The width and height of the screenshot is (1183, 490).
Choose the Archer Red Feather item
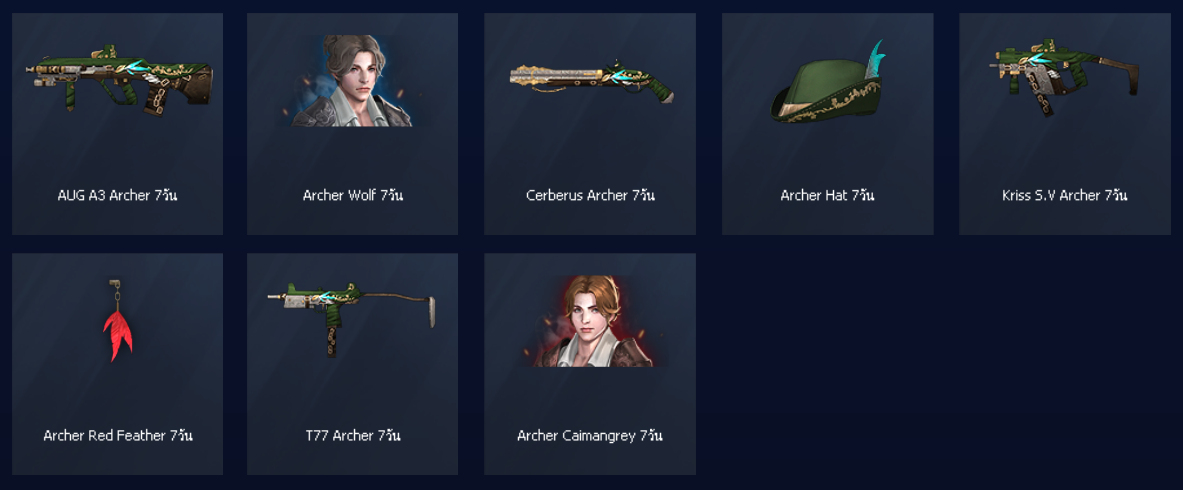point(117,364)
